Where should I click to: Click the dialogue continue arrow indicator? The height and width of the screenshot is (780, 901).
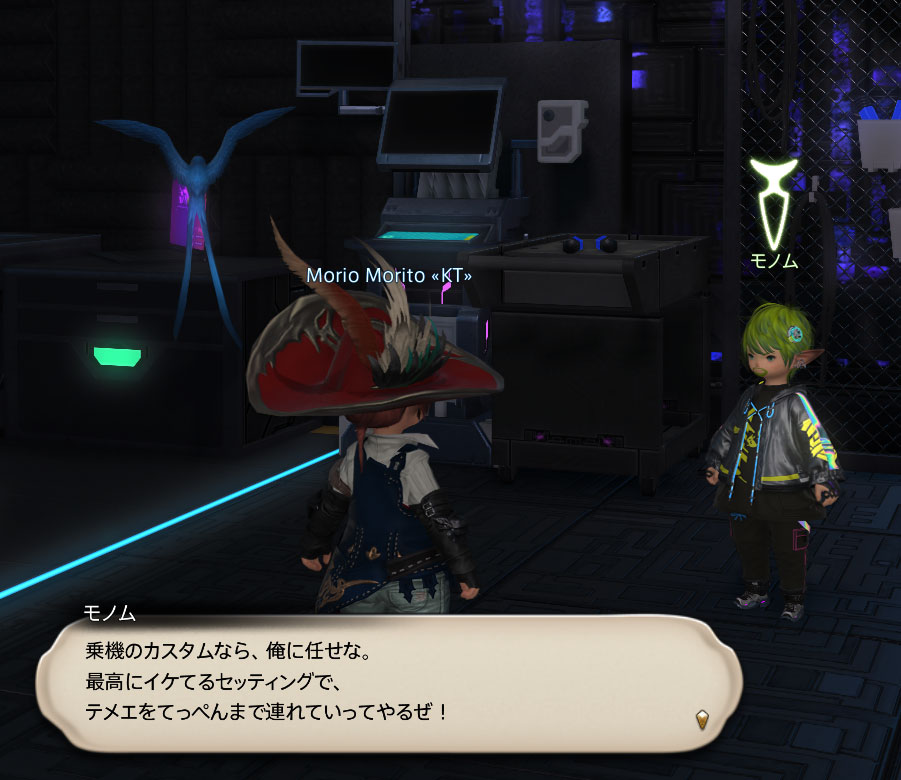click(703, 719)
